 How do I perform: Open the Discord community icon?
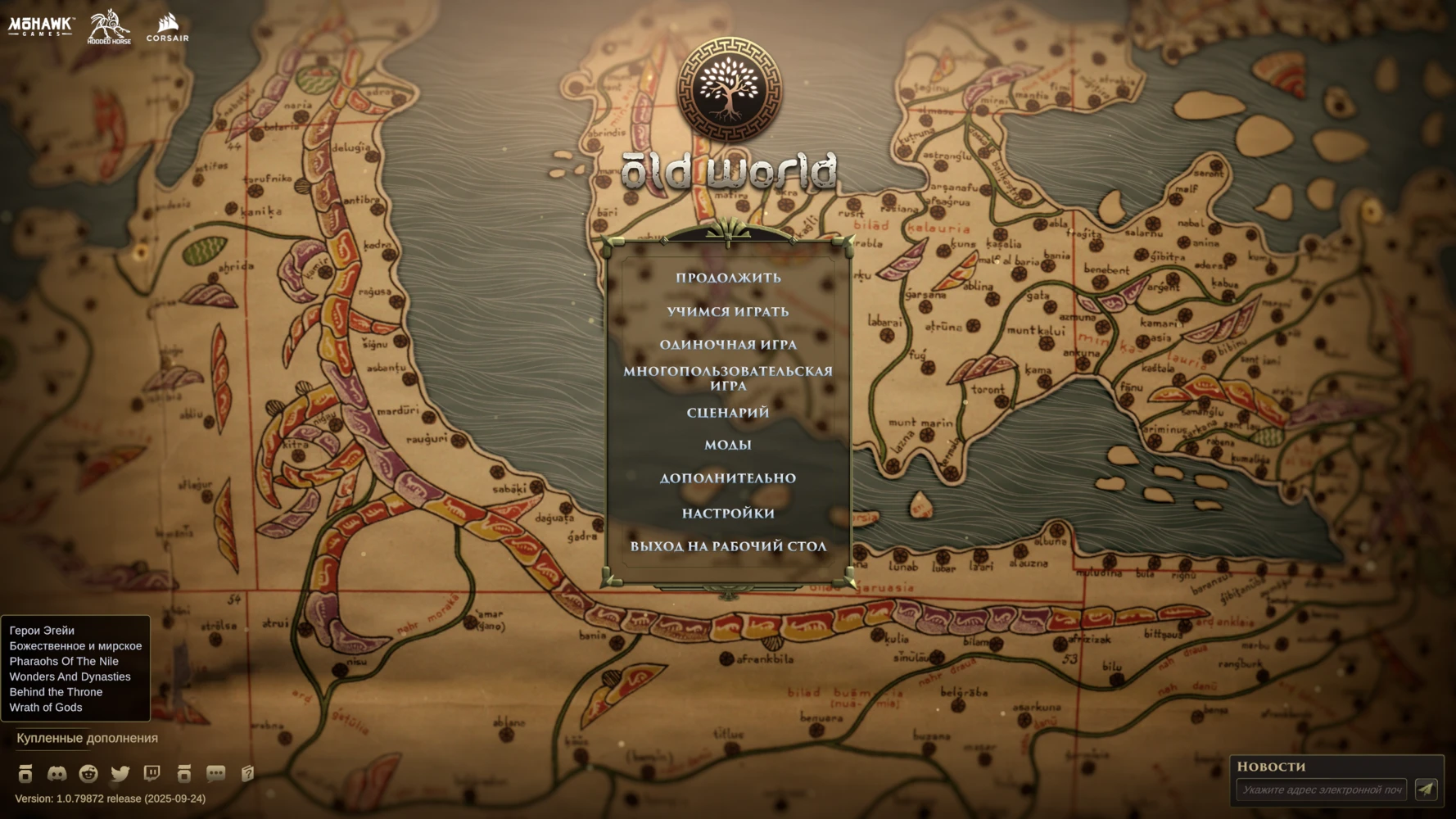(x=57, y=773)
